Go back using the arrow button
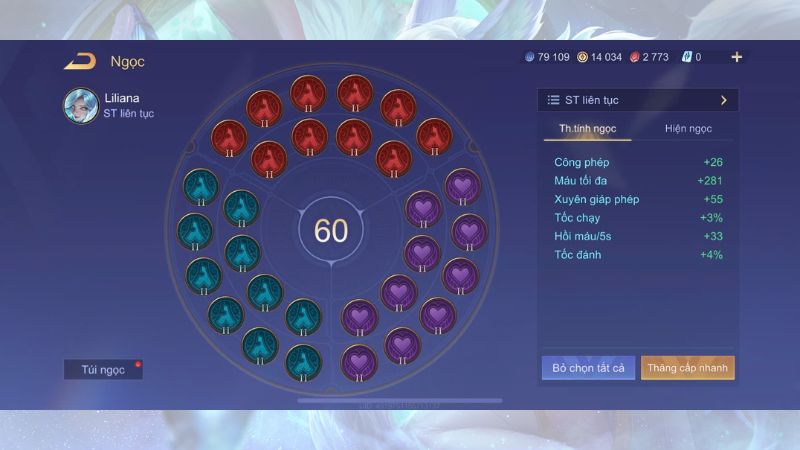This screenshot has width=800, height=450. click(79, 62)
